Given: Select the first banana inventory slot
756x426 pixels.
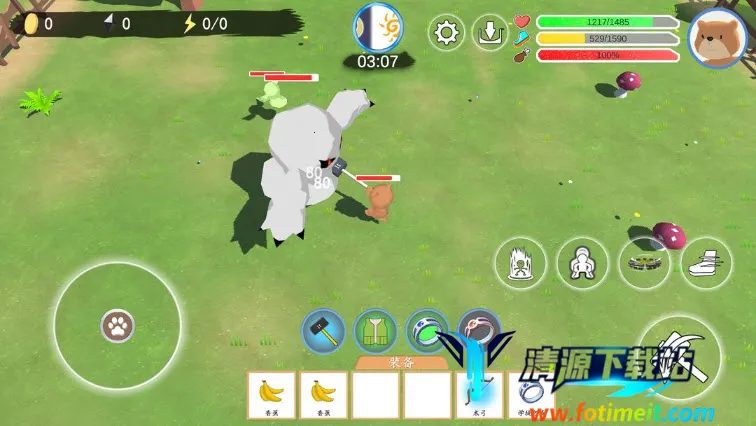Looking at the screenshot, I should 271,394.
